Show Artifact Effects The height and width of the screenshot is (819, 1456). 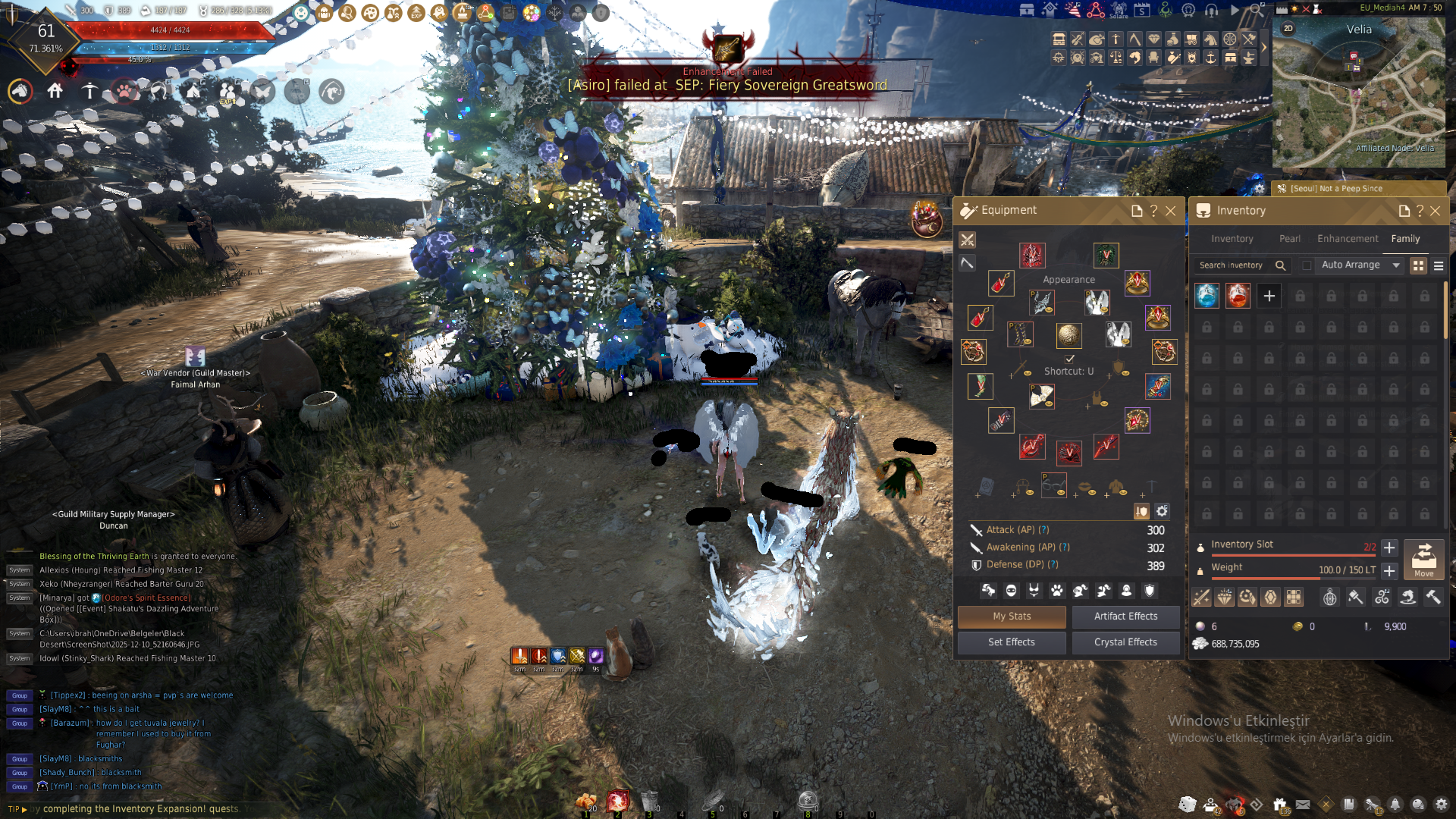tap(1125, 617)
